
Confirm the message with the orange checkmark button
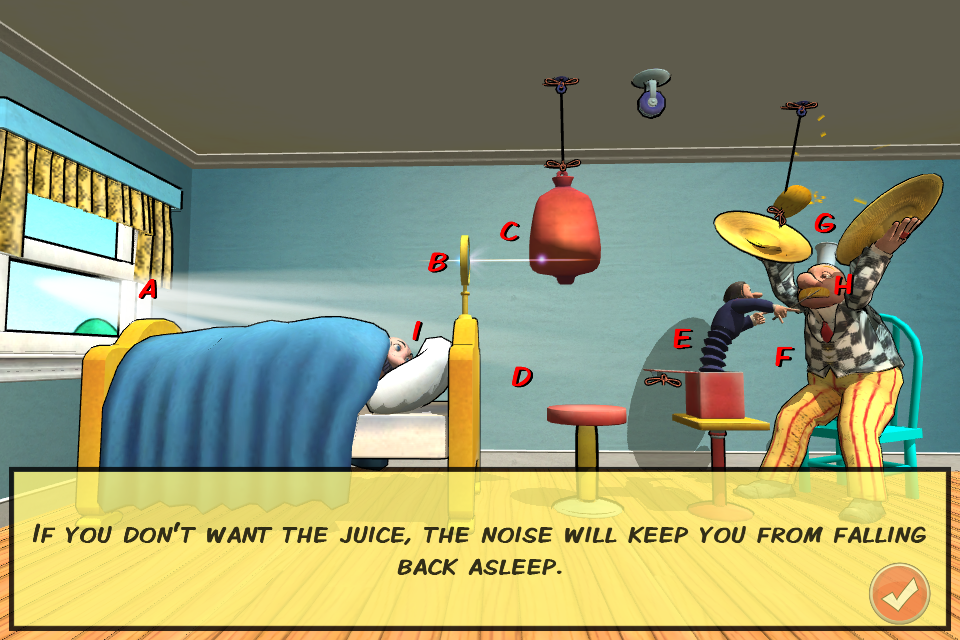click(899, 594)
